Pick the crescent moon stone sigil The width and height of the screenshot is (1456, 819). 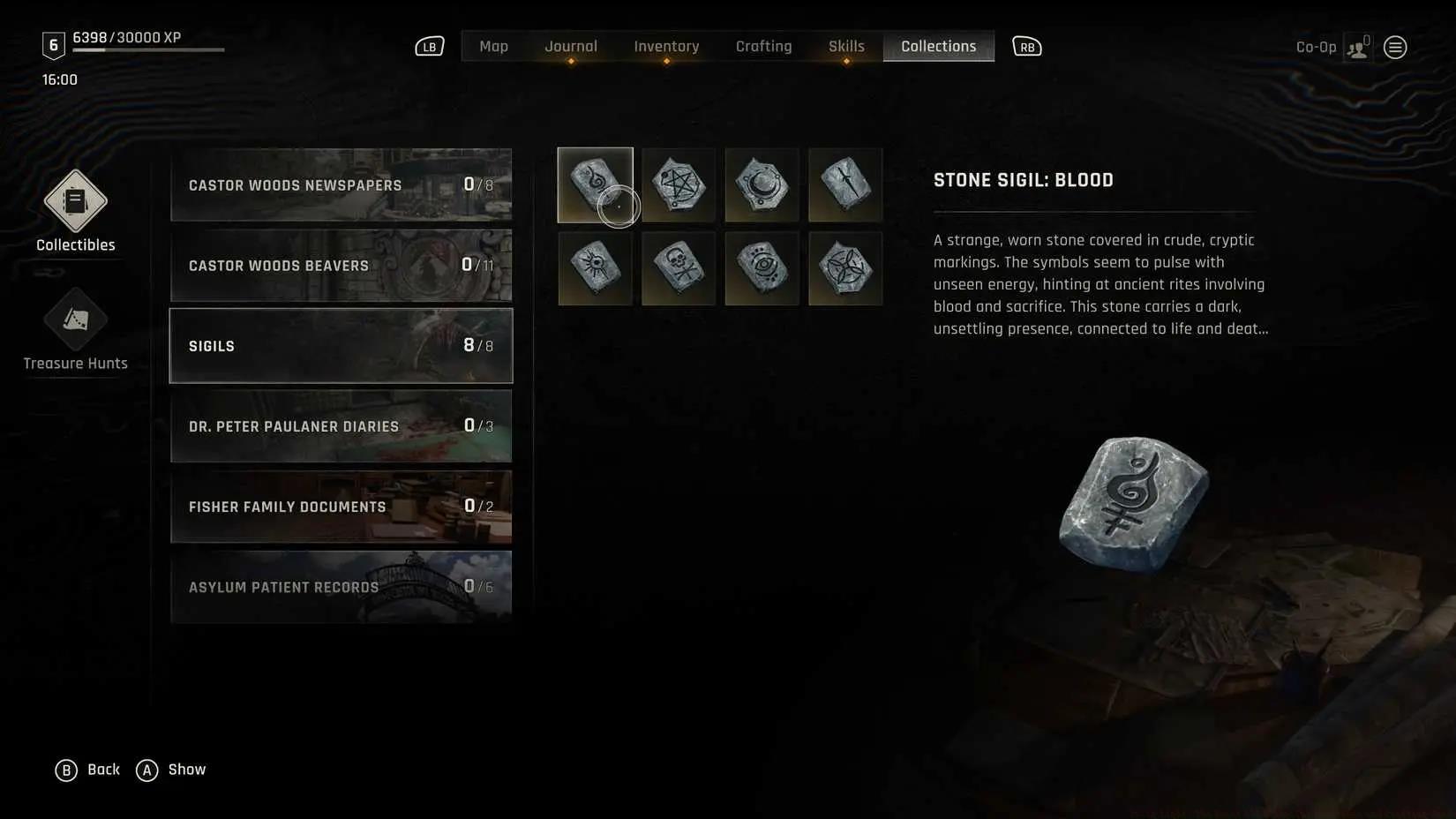(x=762, y=184)
